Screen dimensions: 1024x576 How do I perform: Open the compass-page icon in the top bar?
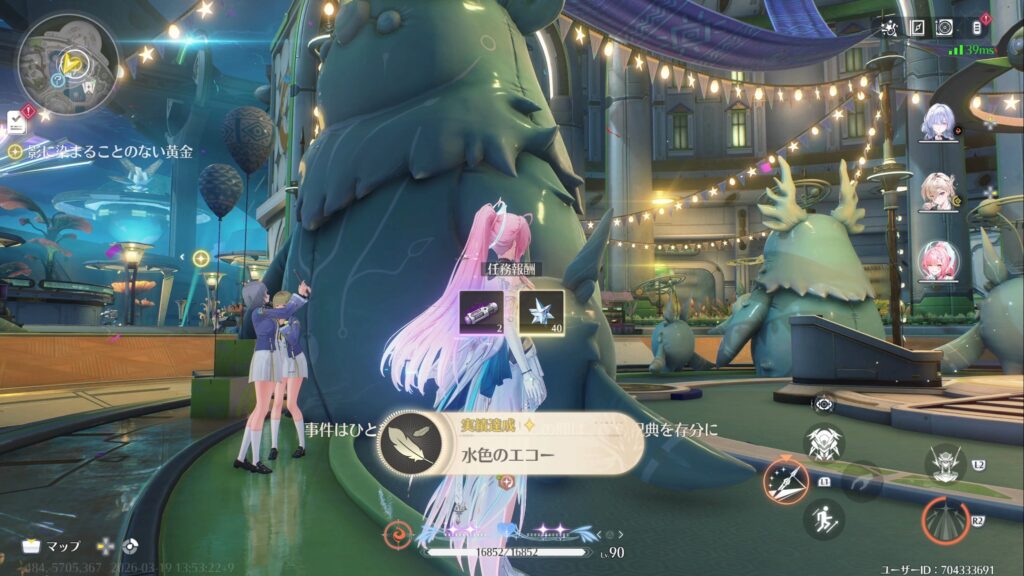click(x=916, y=27)
